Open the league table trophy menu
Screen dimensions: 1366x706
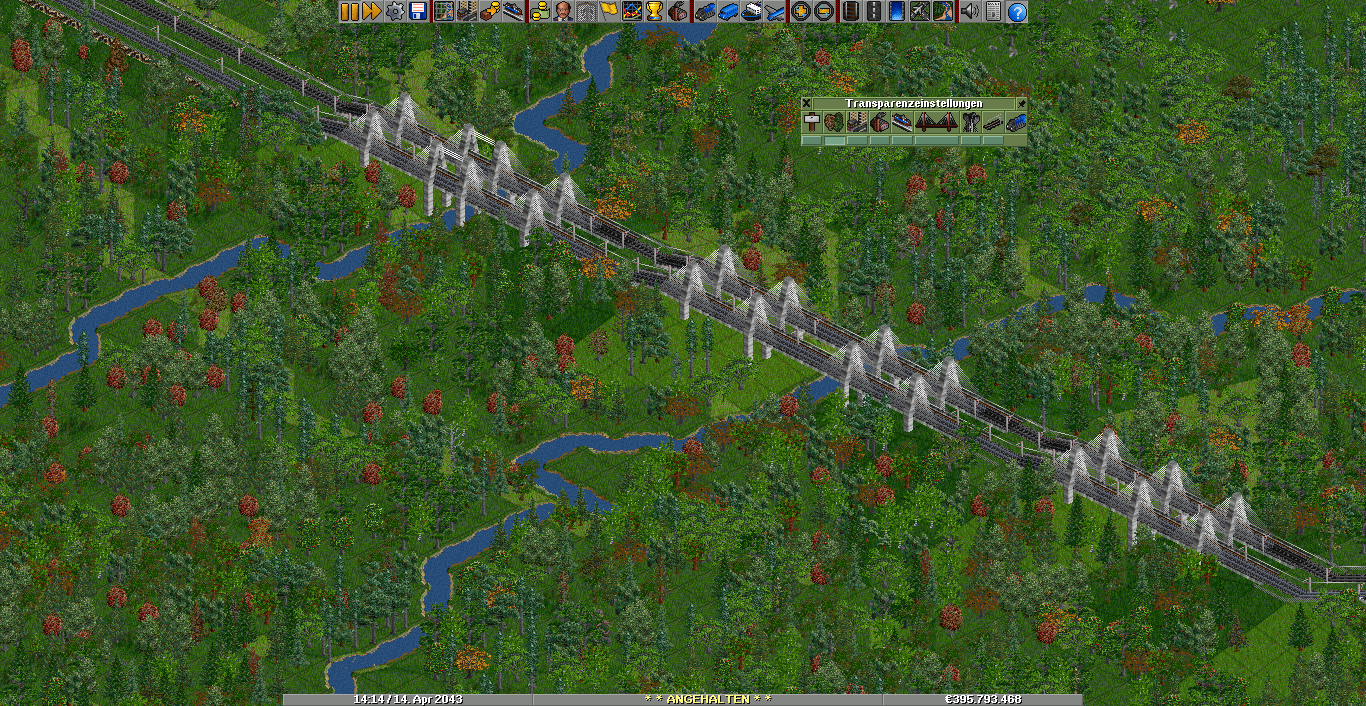tap(654, 12)
